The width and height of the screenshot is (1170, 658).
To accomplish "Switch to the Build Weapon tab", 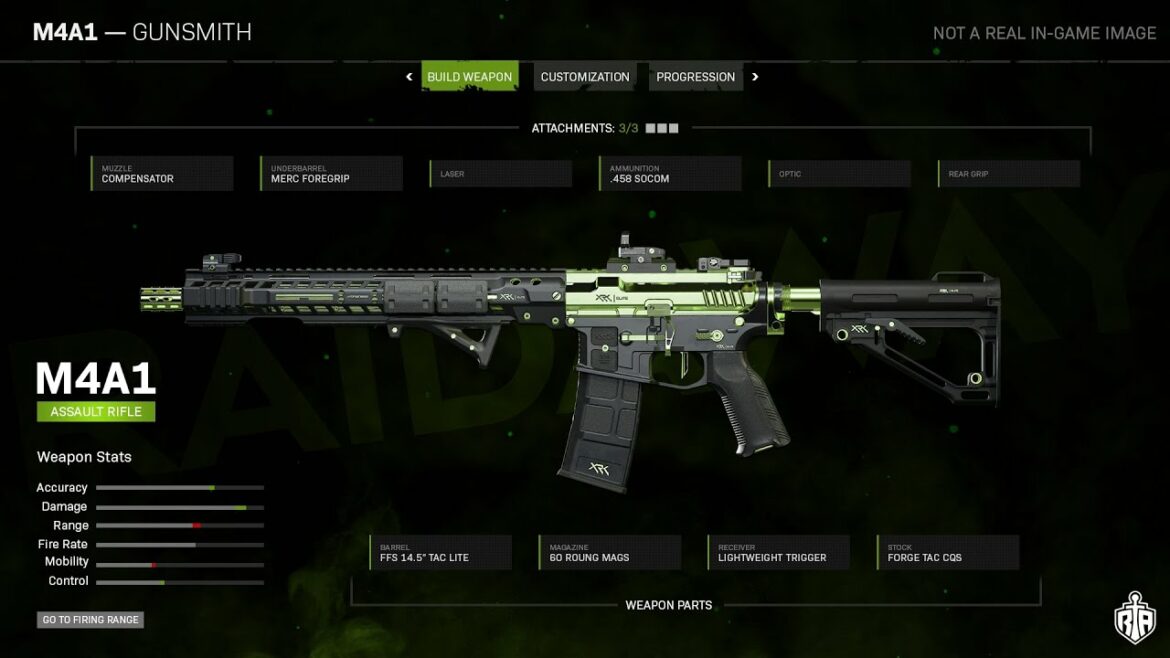I will (469, 77).
